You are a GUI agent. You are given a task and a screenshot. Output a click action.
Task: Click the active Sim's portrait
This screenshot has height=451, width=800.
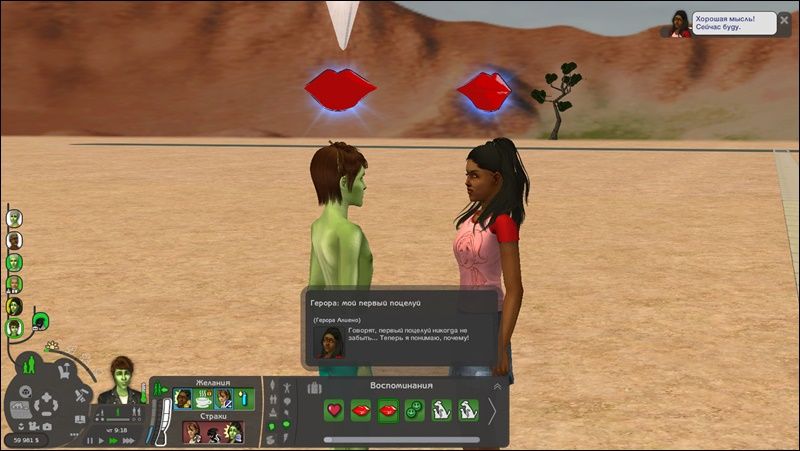121,378
